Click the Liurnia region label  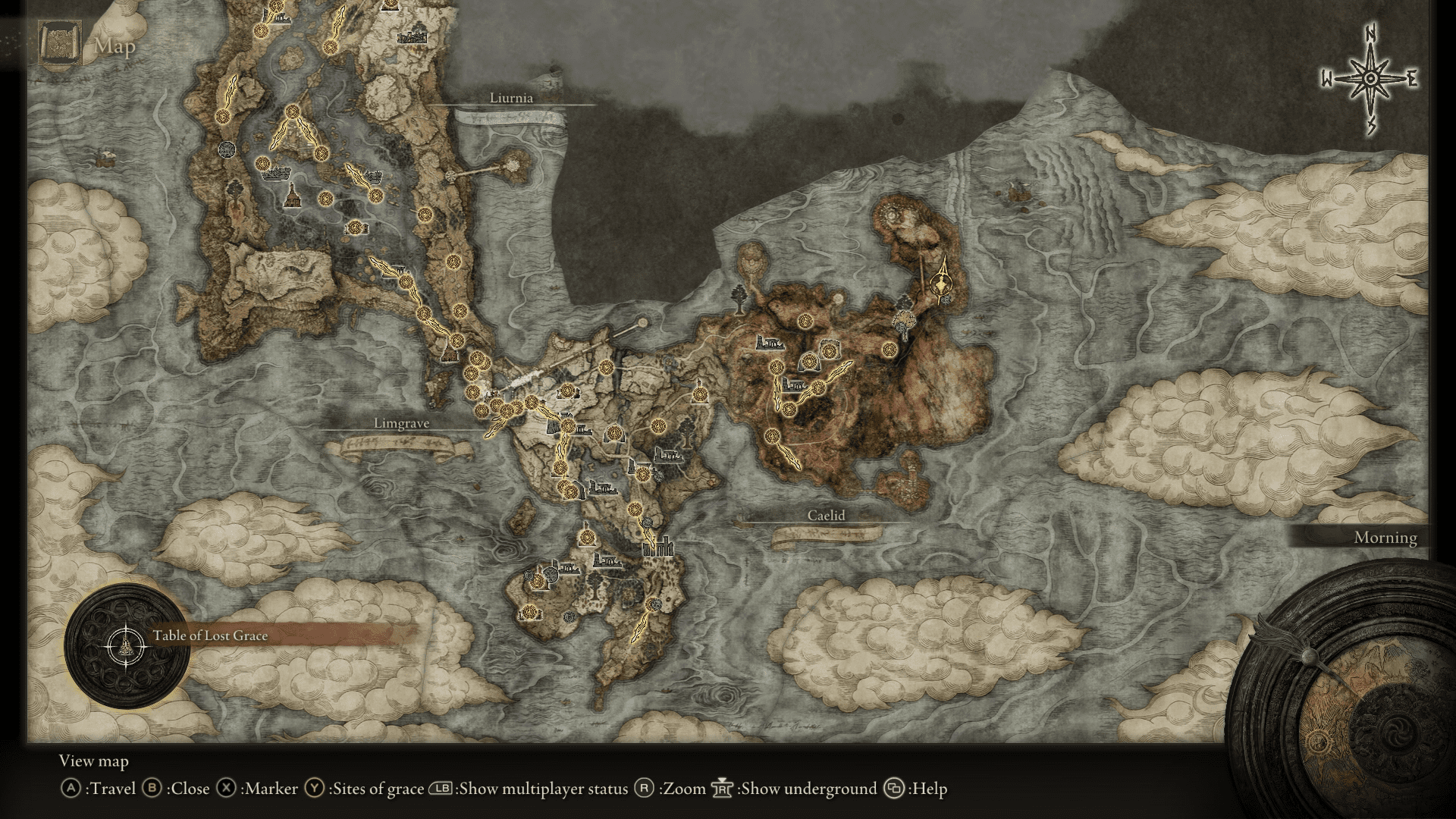pyautogui.click(x=513, y=98)
